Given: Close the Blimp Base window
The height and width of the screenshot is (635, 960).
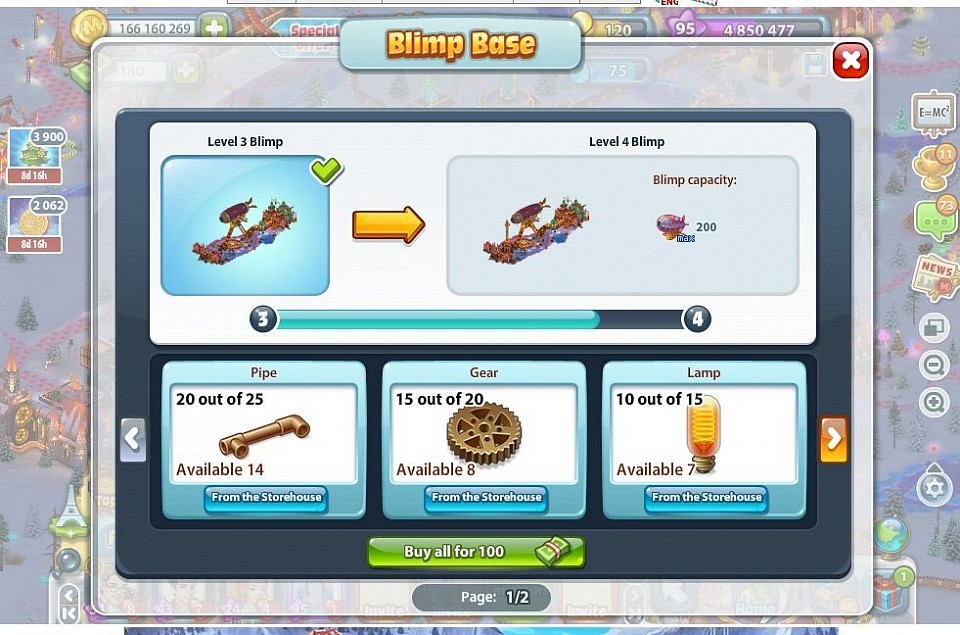Looking at the screenshot, I should (x=850, y=61).
